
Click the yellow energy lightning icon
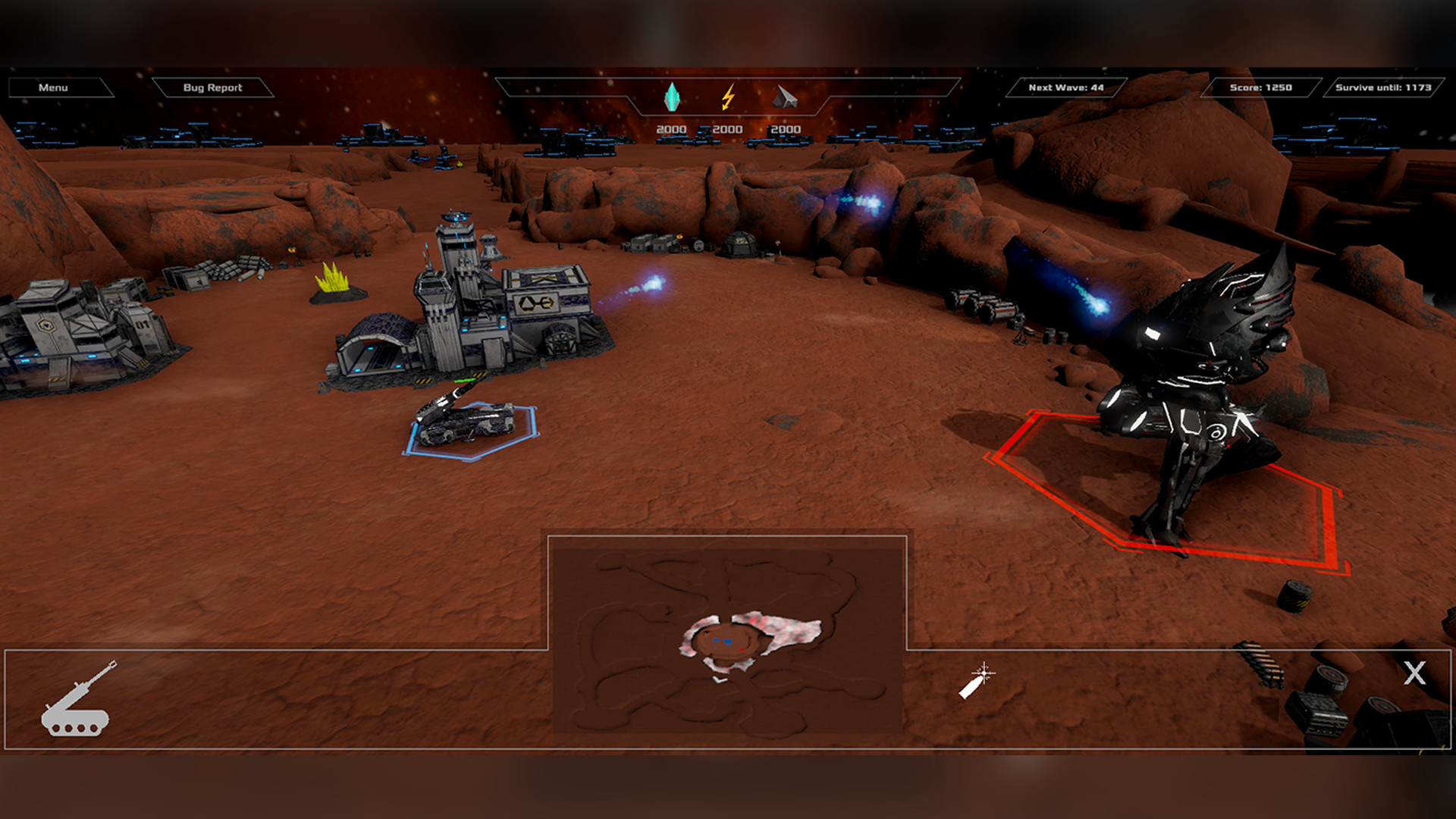[x=729, y=96]
